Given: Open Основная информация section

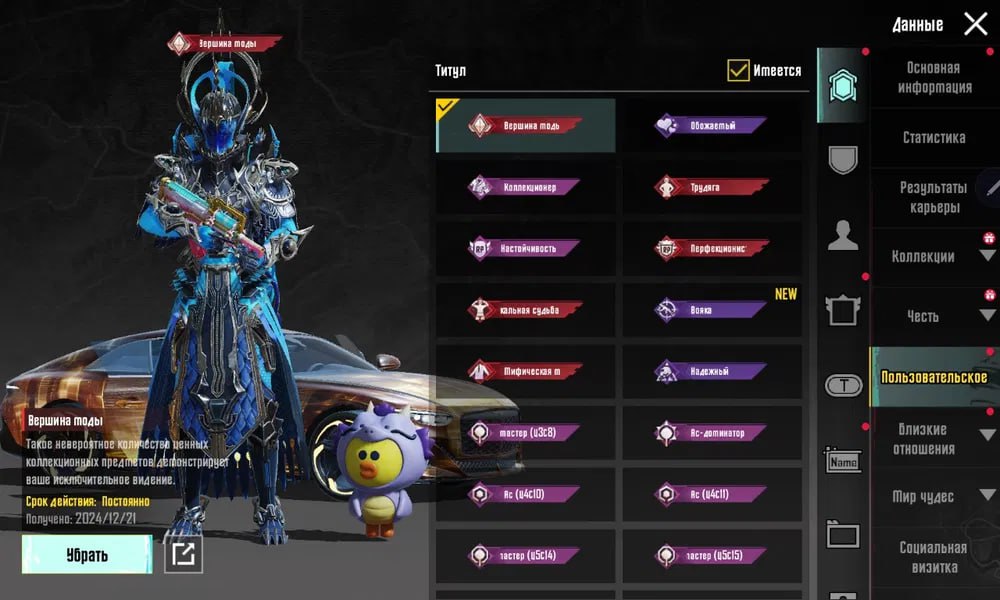Looking at the screenshot, I should click(x=933, y=77).
